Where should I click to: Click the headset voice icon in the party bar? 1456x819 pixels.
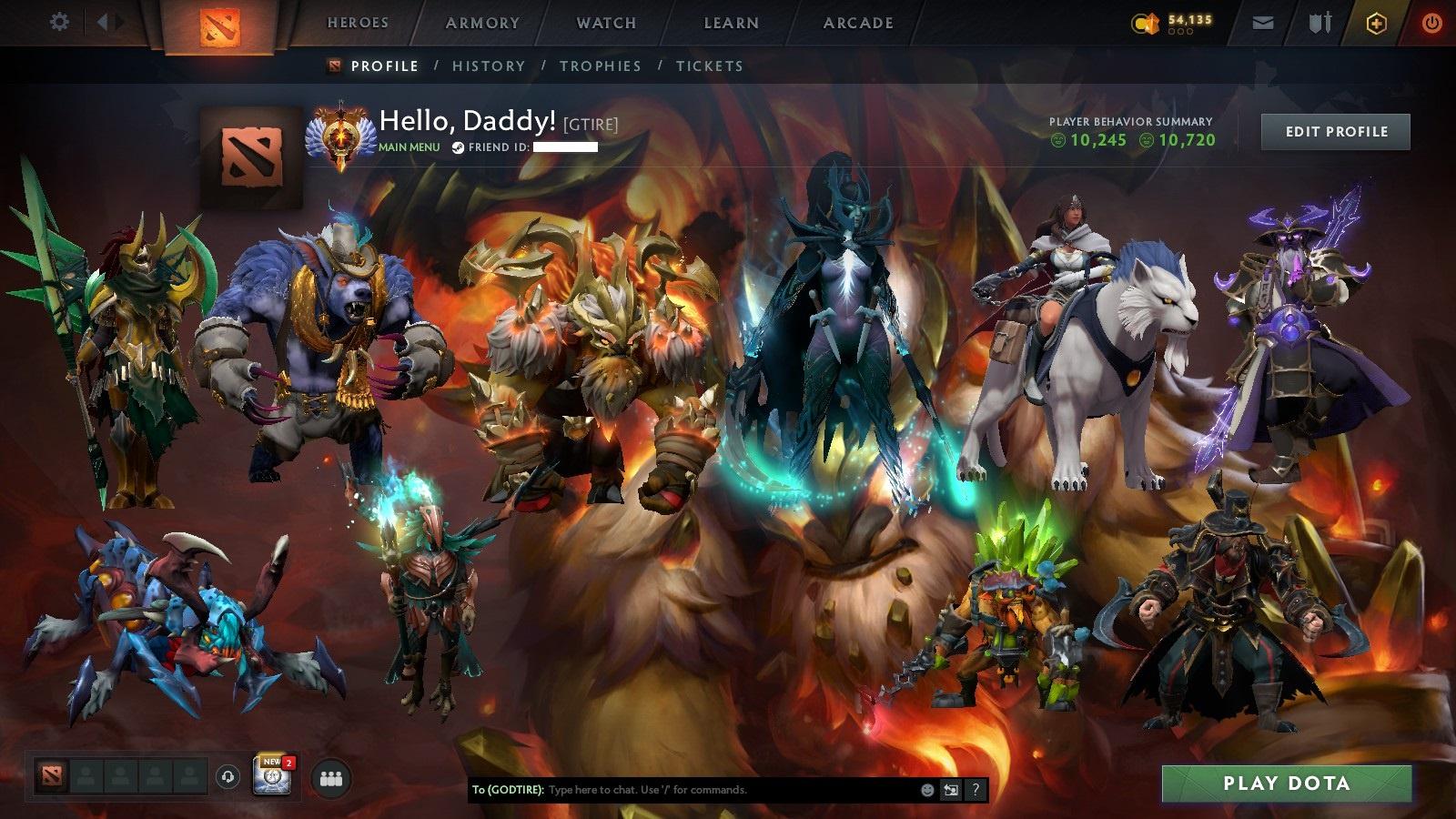pyautogui.click(x=227, y=774)
